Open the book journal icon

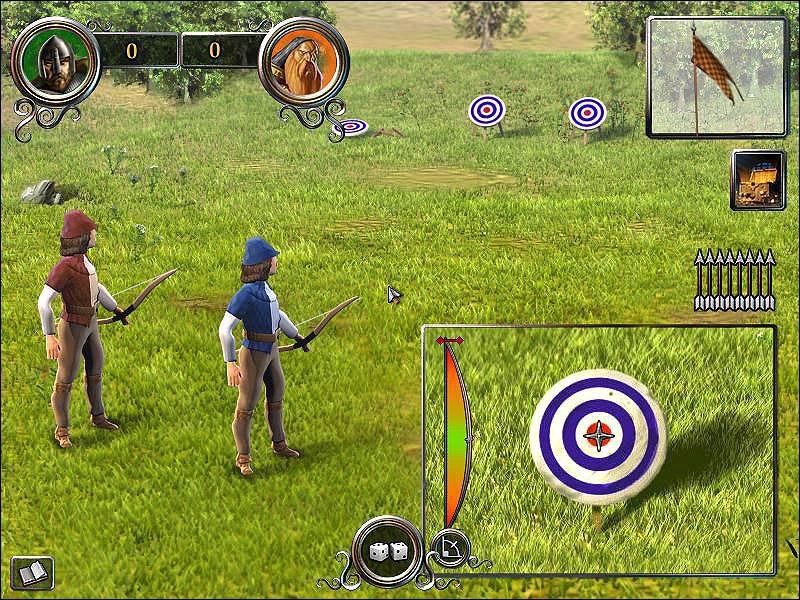pyautogui.click(x=31, y=573)
